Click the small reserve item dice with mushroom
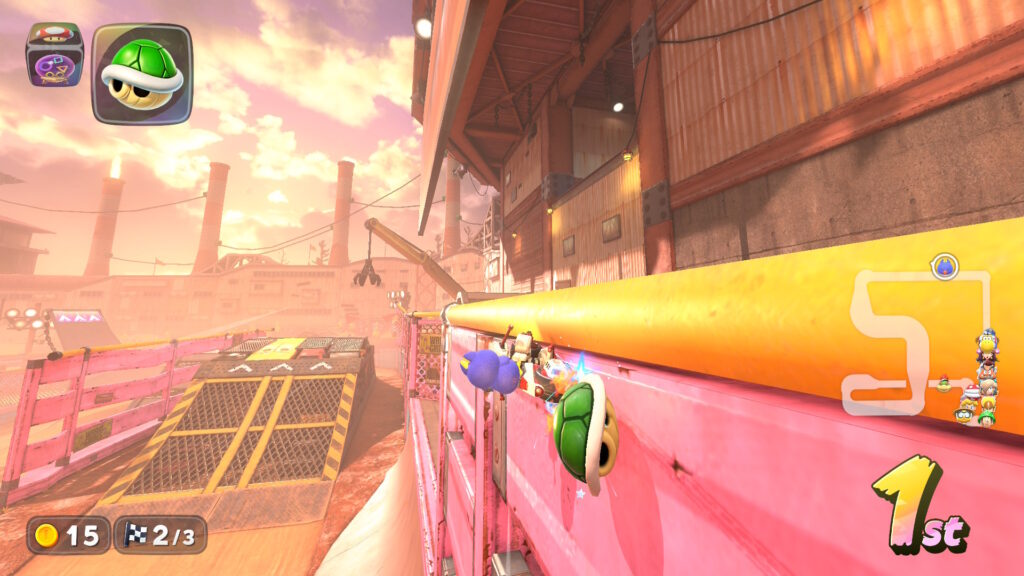 [54, 55]
